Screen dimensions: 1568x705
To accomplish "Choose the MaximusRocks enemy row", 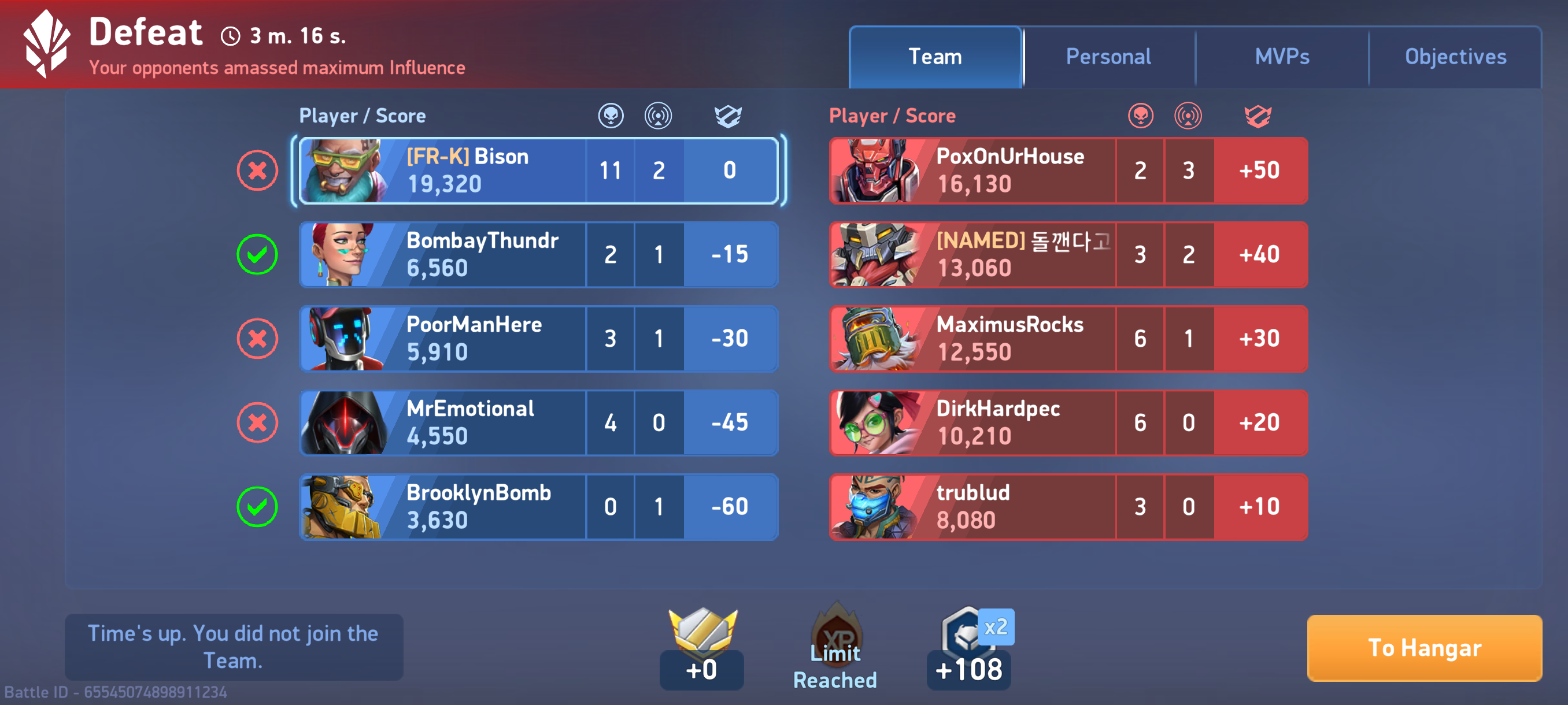I will click(x=1068, y=338).
